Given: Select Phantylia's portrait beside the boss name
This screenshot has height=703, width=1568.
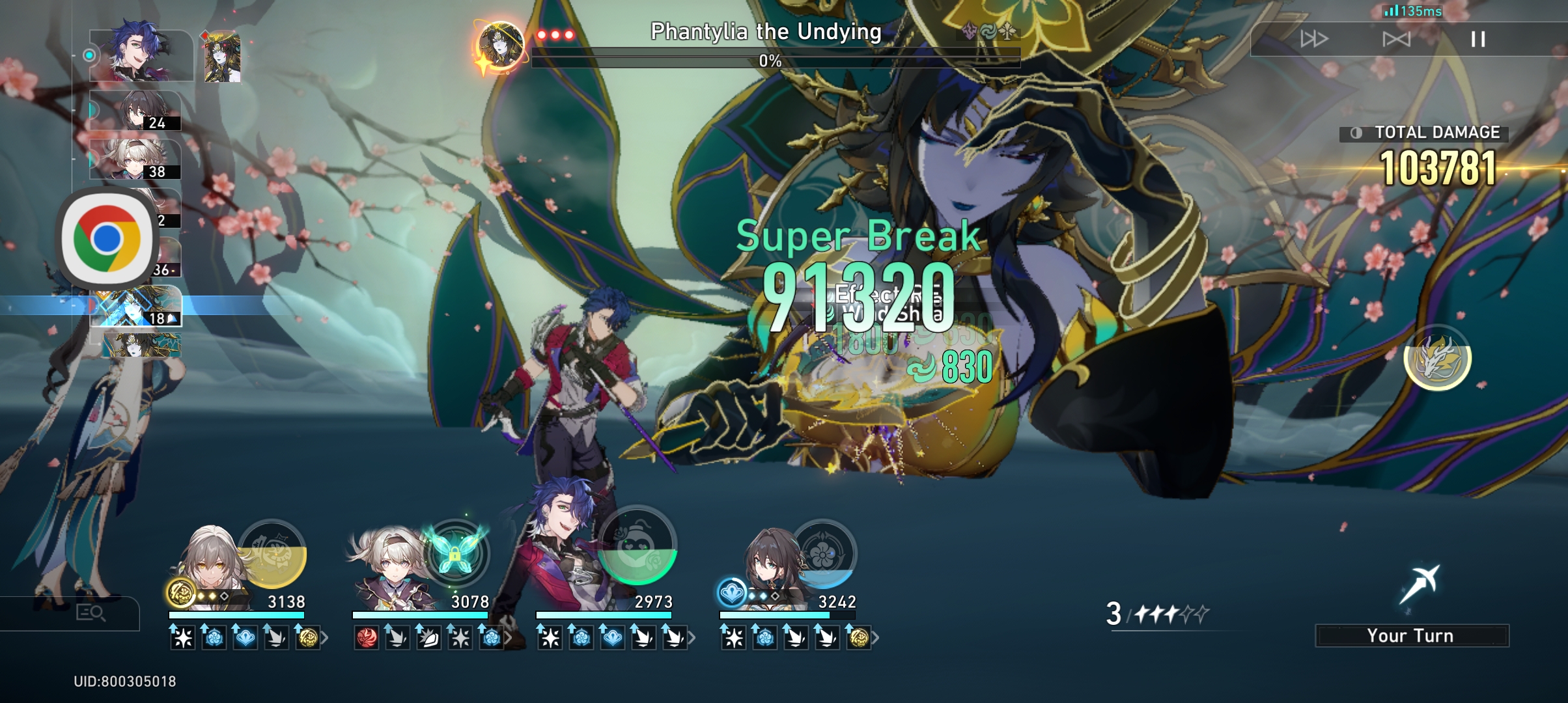Looking at the screenshot, I should (x=501, y=44).
